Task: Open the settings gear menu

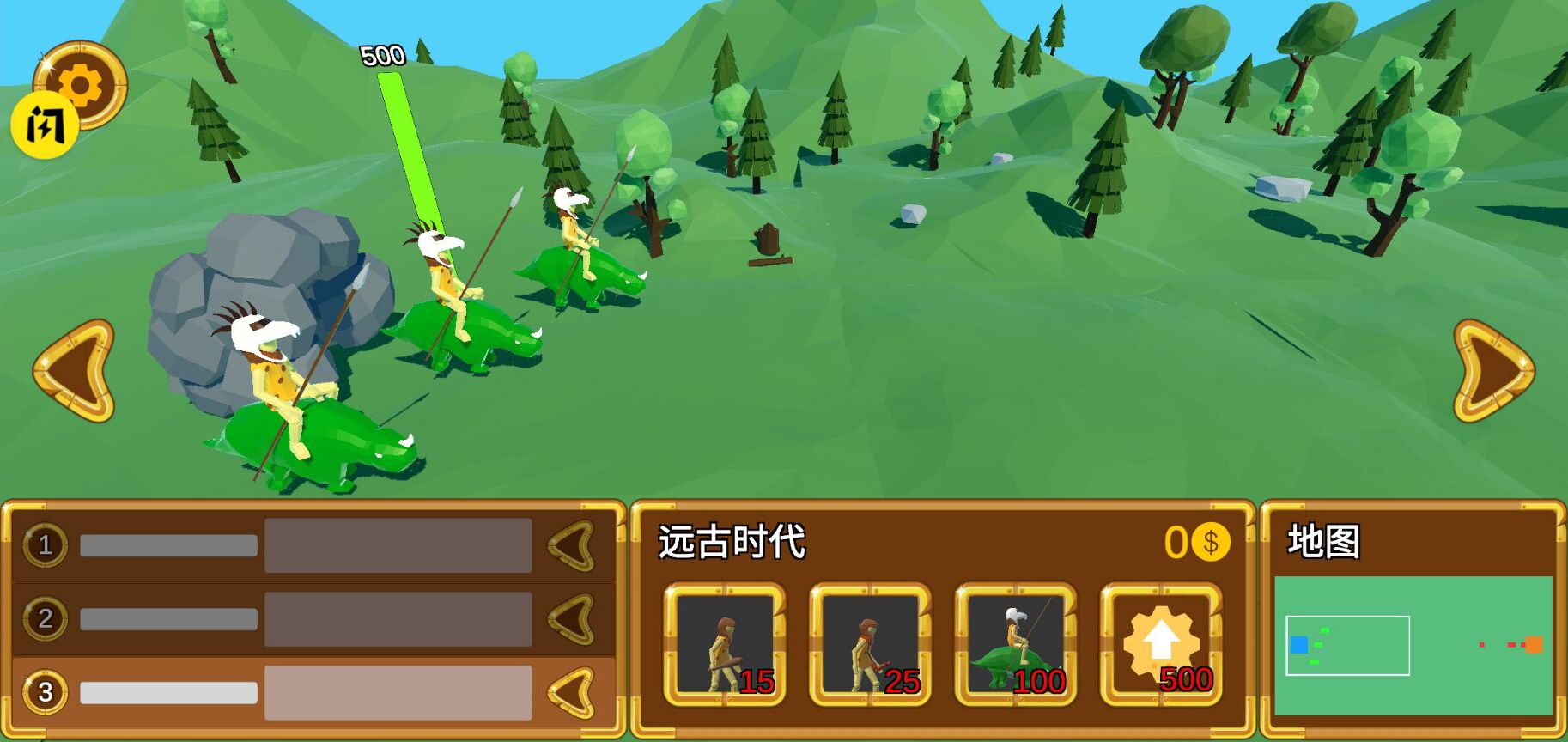Action: 82,82
